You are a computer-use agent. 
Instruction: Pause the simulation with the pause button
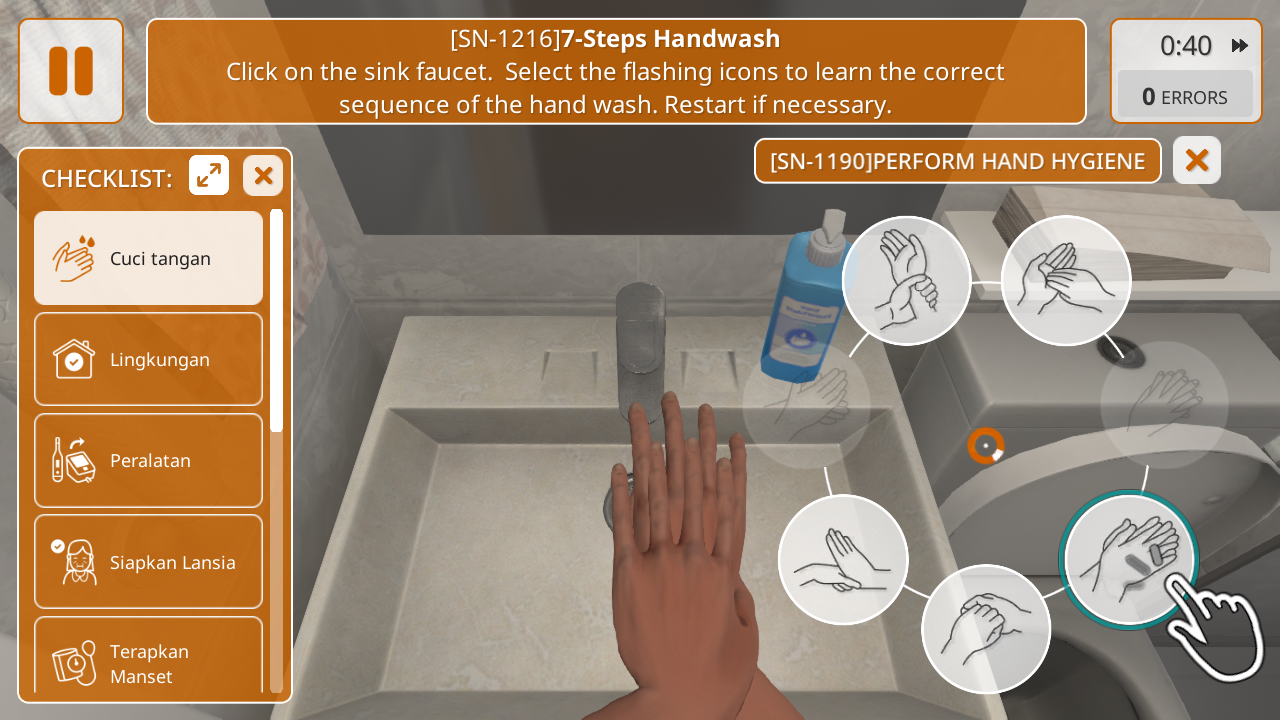tap(71, 71)
